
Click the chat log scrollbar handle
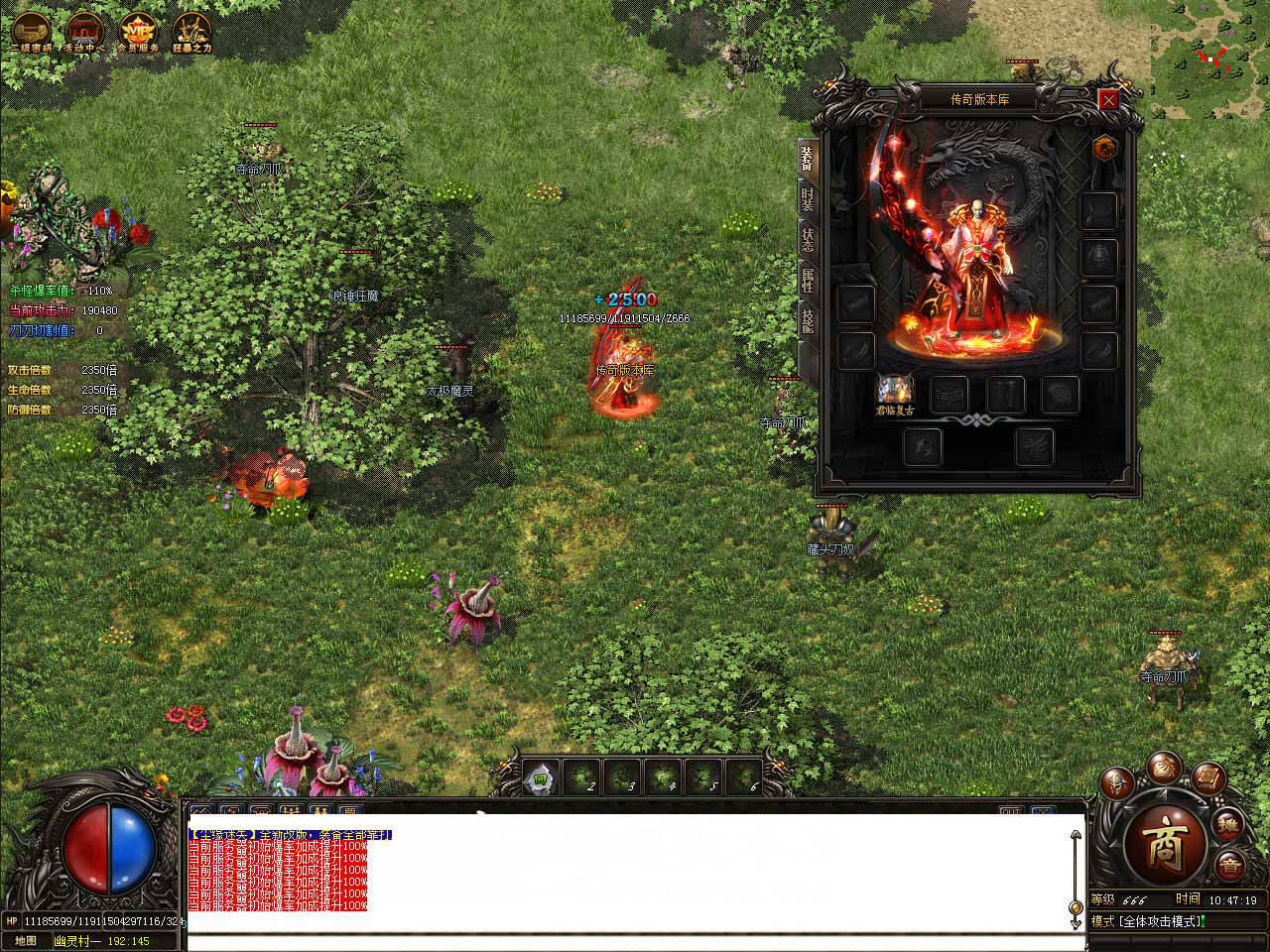click(1075, 908)
